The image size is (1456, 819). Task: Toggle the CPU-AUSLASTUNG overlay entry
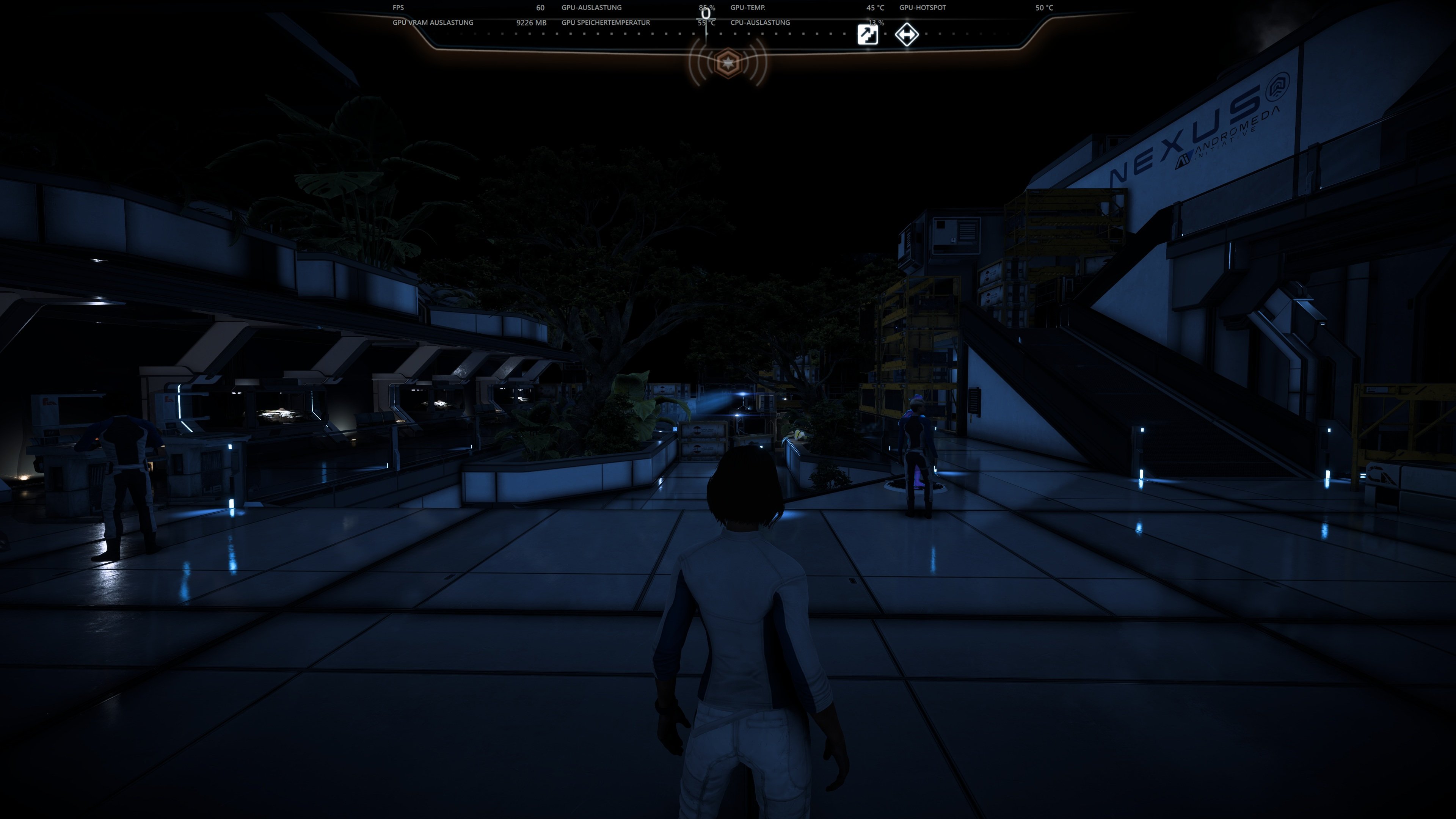coord(759,23)
